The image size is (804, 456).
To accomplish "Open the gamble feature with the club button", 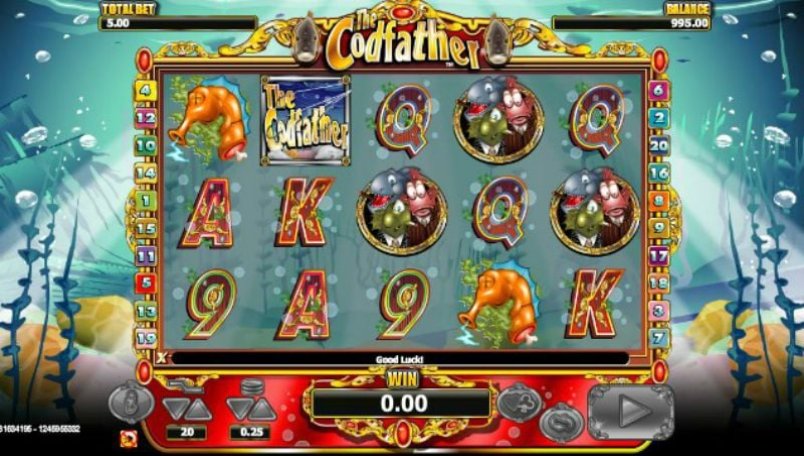I will [521, 401].
